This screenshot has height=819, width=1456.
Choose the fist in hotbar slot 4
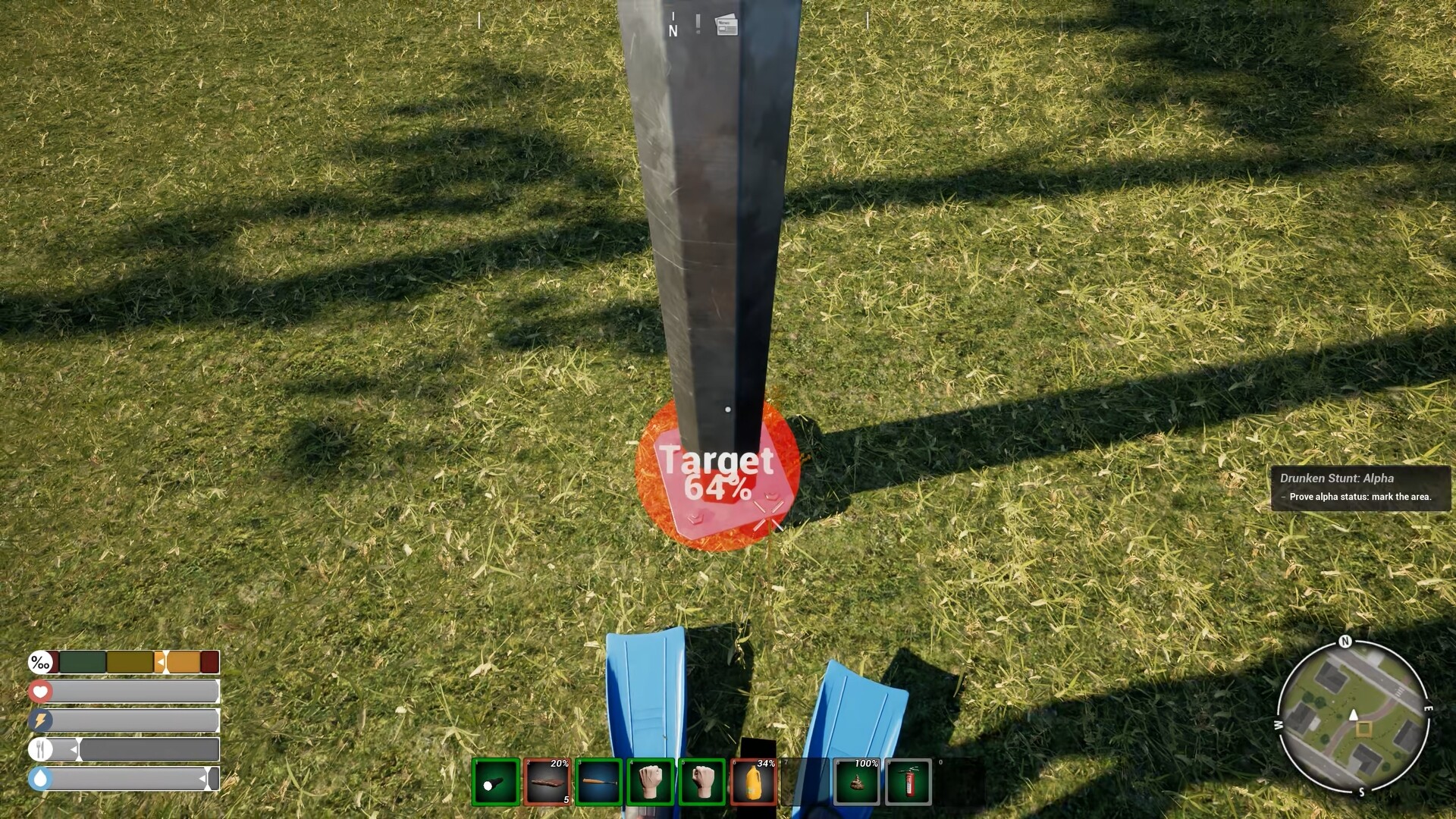pyautogui.click(x=651, y=782)
